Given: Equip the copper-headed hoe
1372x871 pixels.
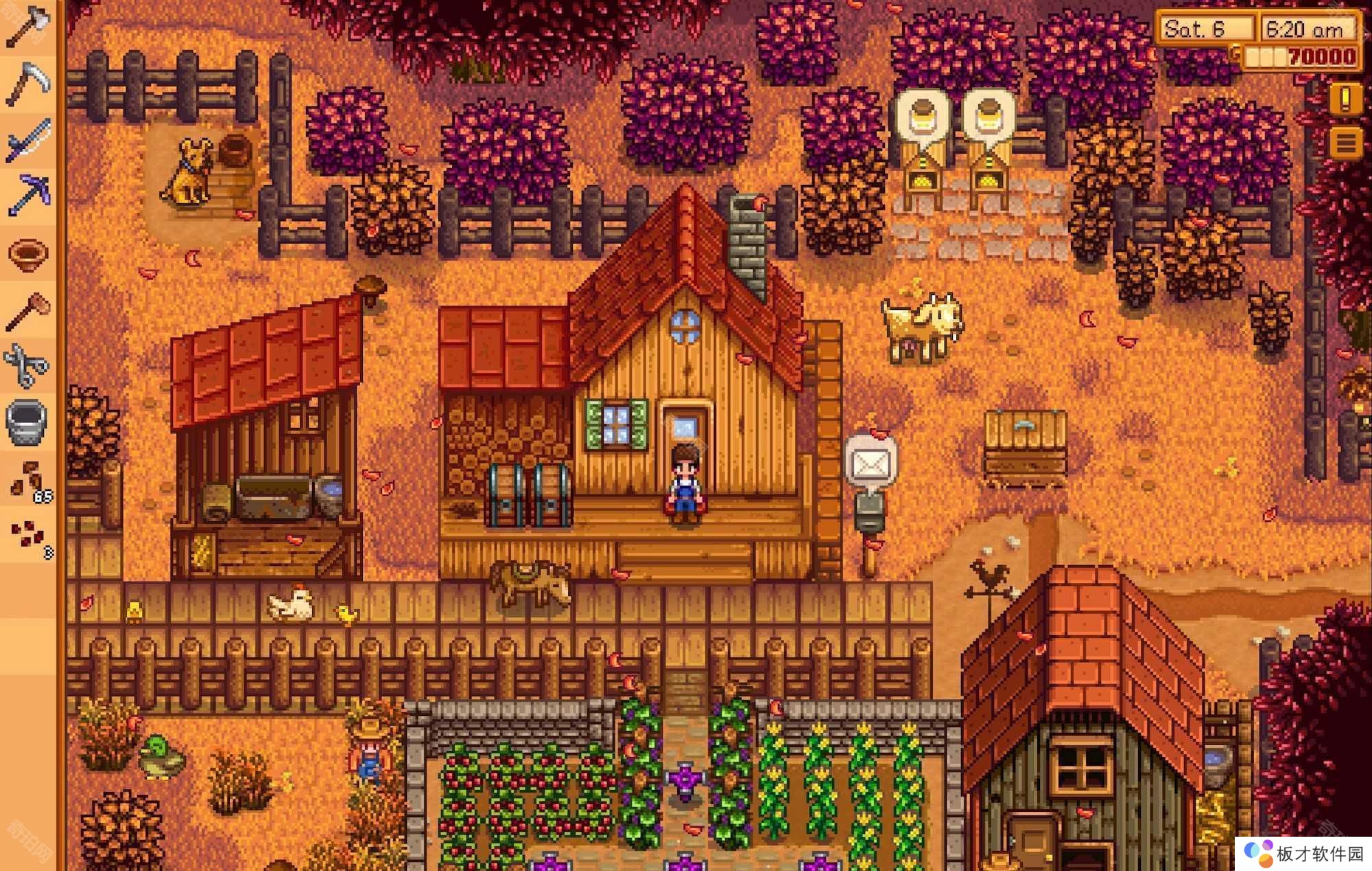Looking at the screenshot, I should tap(27, 310).
